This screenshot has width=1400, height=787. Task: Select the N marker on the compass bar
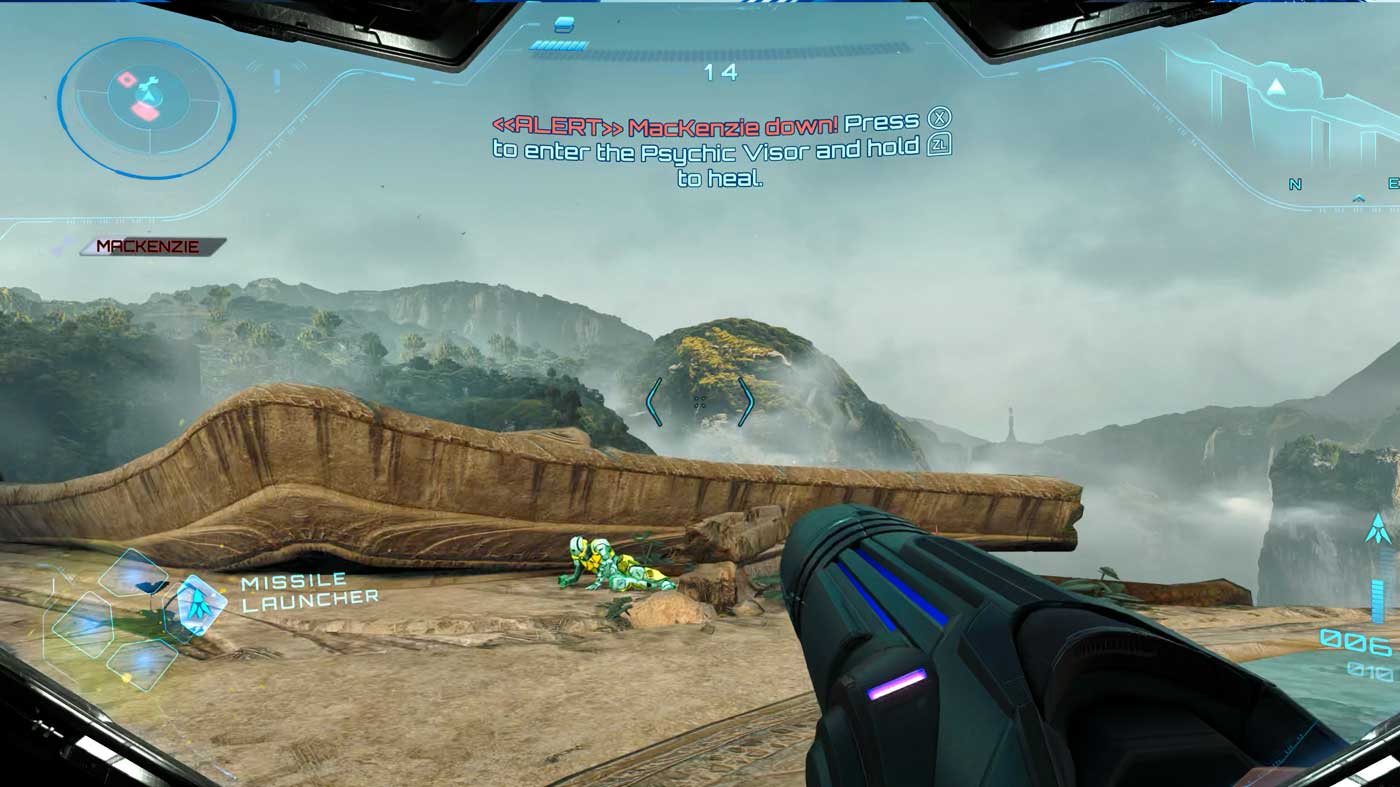click(x=1294, y=184)
